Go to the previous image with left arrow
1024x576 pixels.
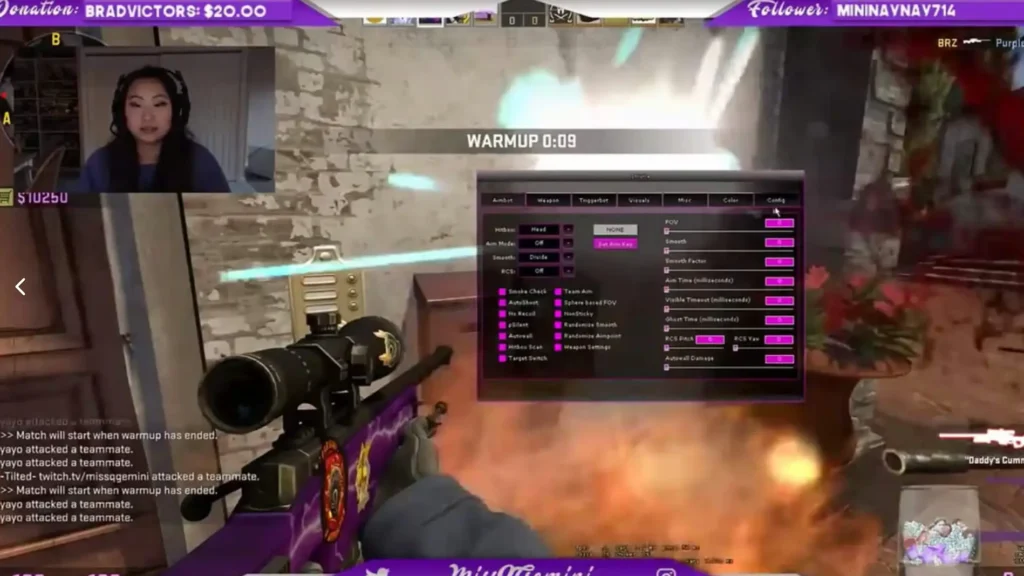coord(20,287)
